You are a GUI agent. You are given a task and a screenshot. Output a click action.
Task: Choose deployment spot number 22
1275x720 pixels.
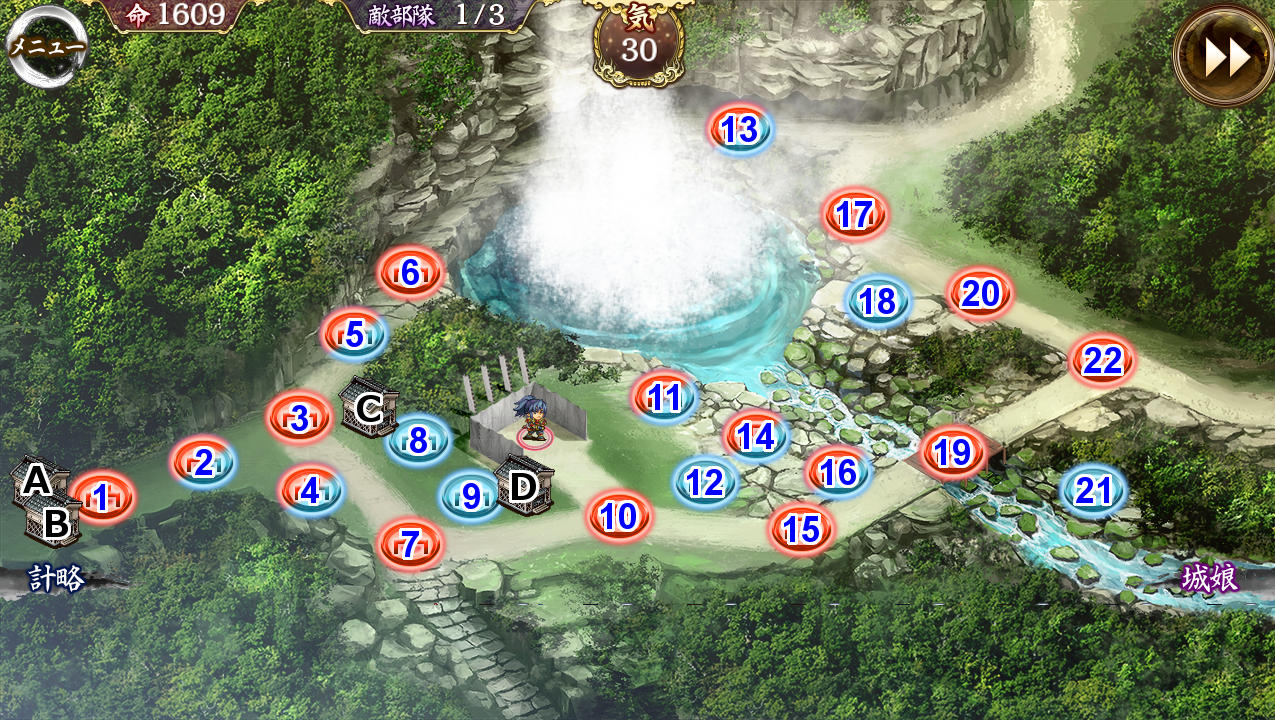click(x=1102, y=361)
